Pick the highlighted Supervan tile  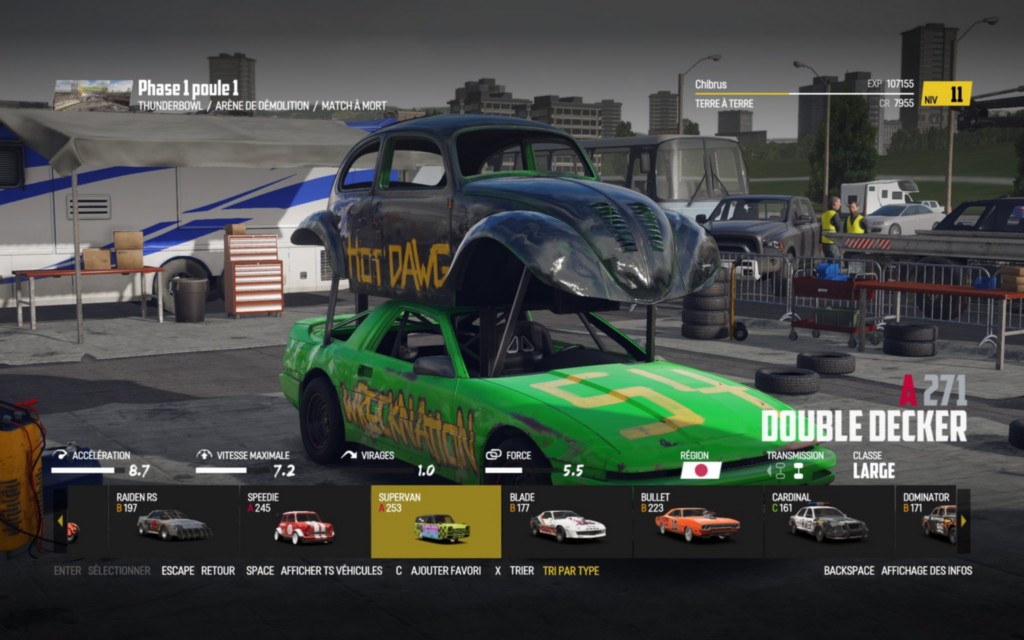pyautogui.click(x=435, y=521)
